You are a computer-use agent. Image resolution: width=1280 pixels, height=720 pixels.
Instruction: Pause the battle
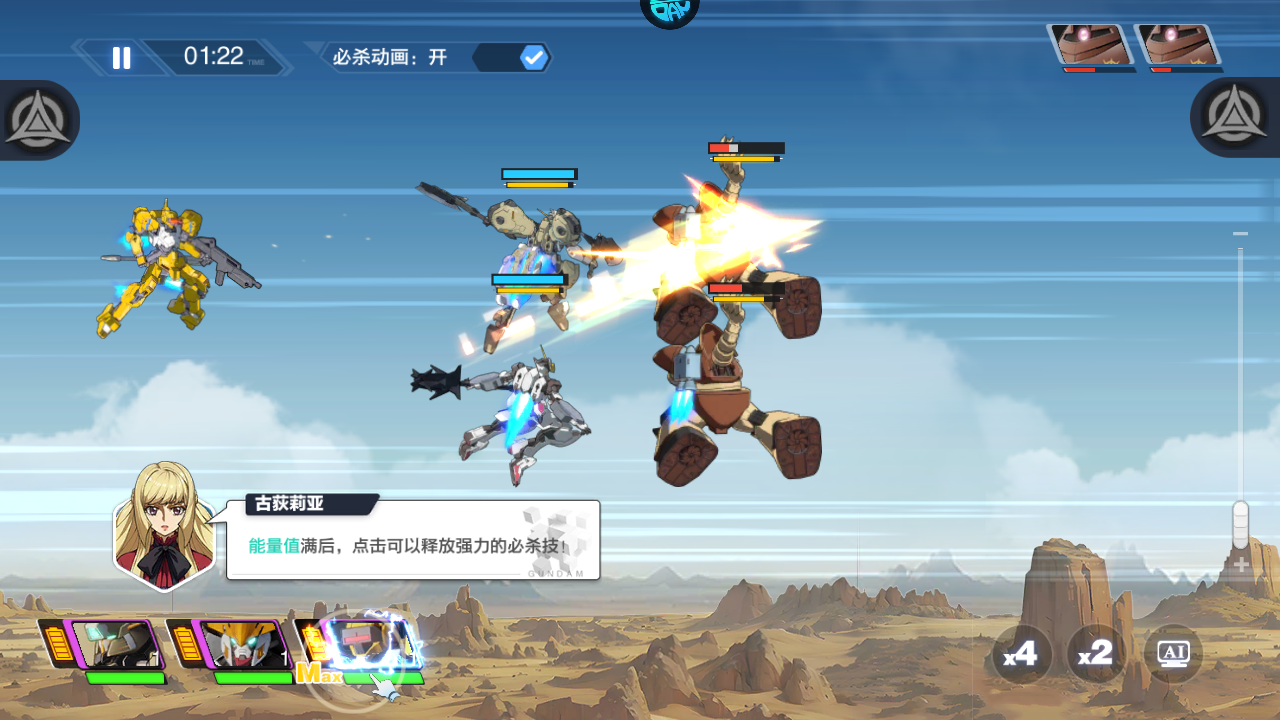(121, 58)
